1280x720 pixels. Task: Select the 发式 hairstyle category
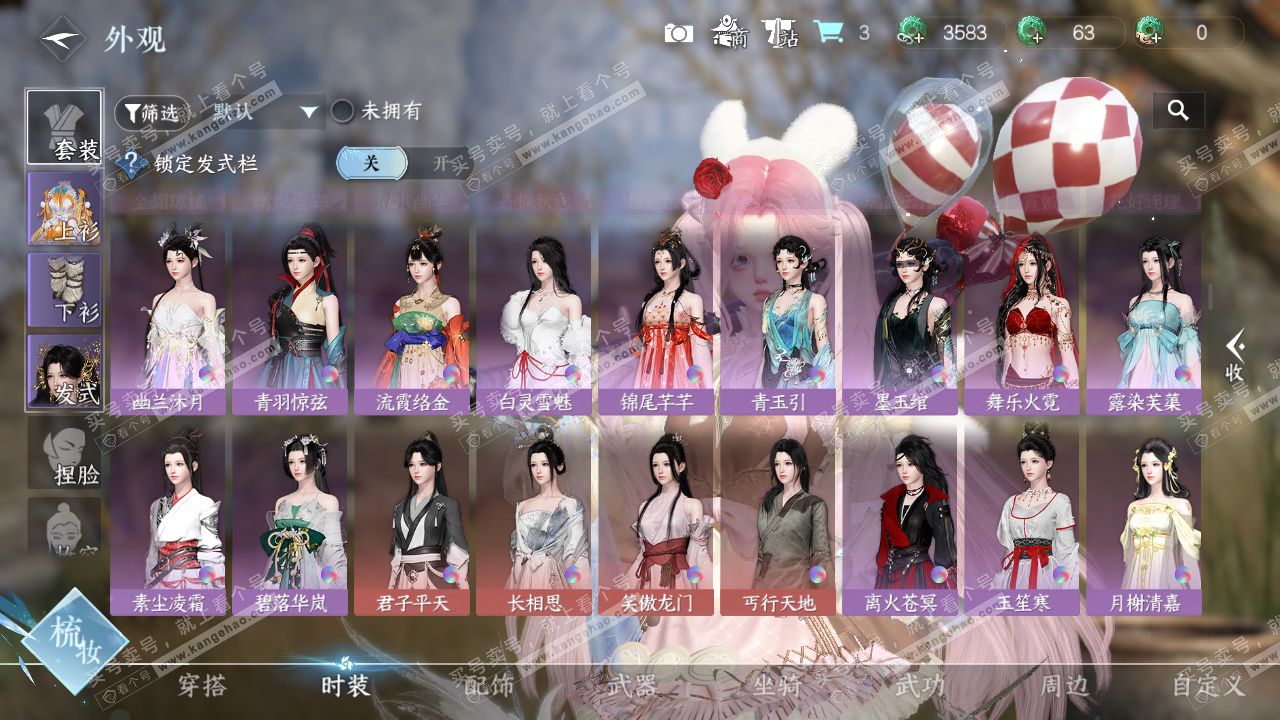point(64,371)
